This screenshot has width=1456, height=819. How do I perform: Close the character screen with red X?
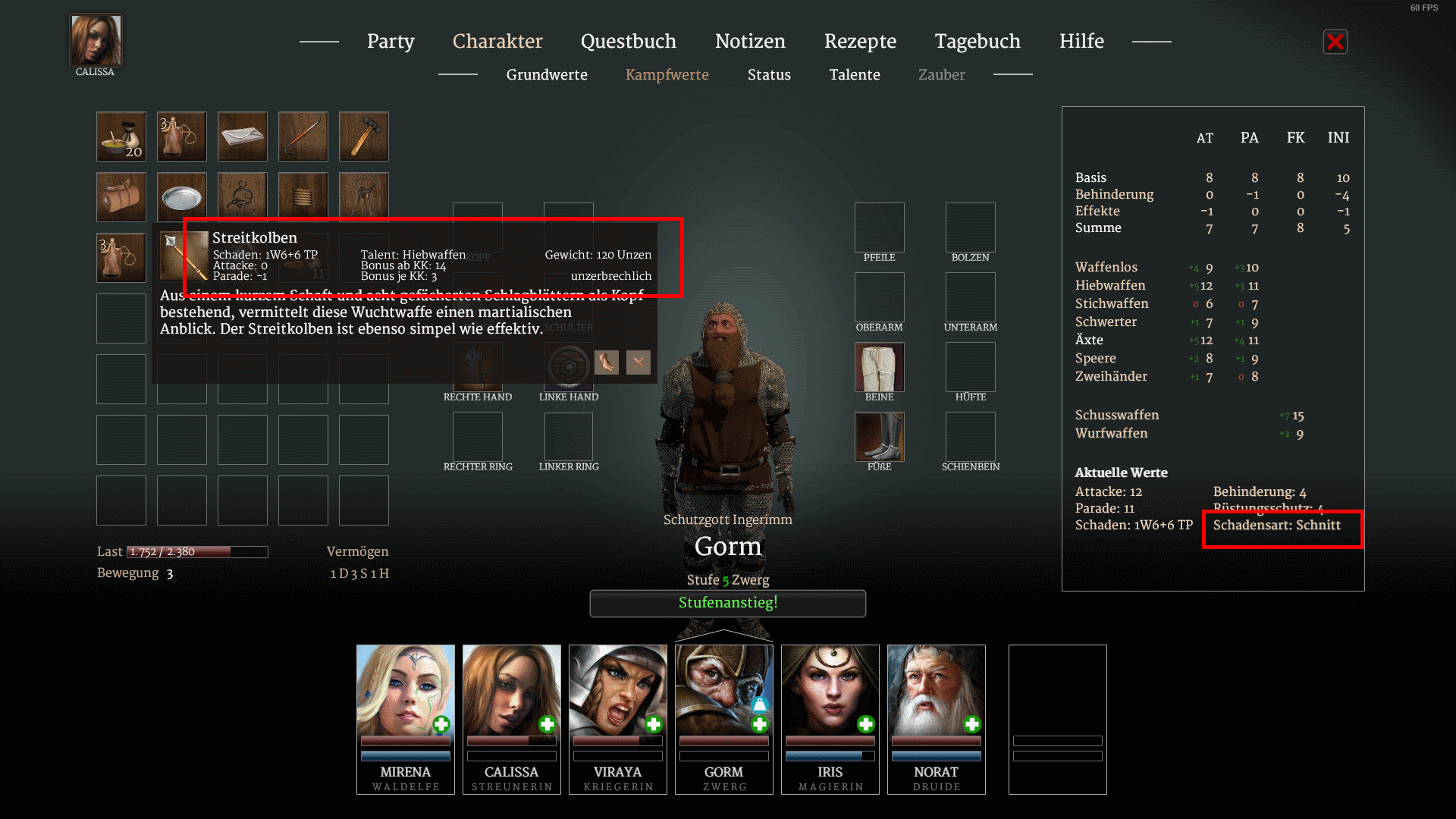(1335, 42)
